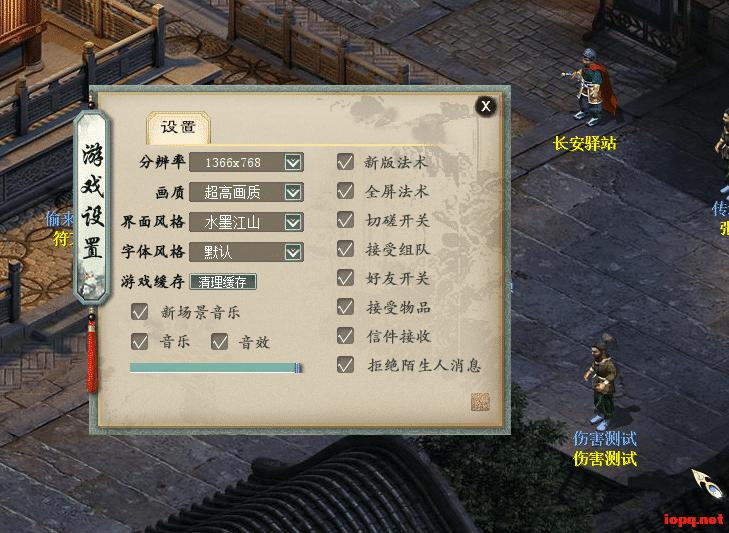Open the 分辨率 resolution dropdown
This screenshot has width=729, height=533.
pos(293,162)
